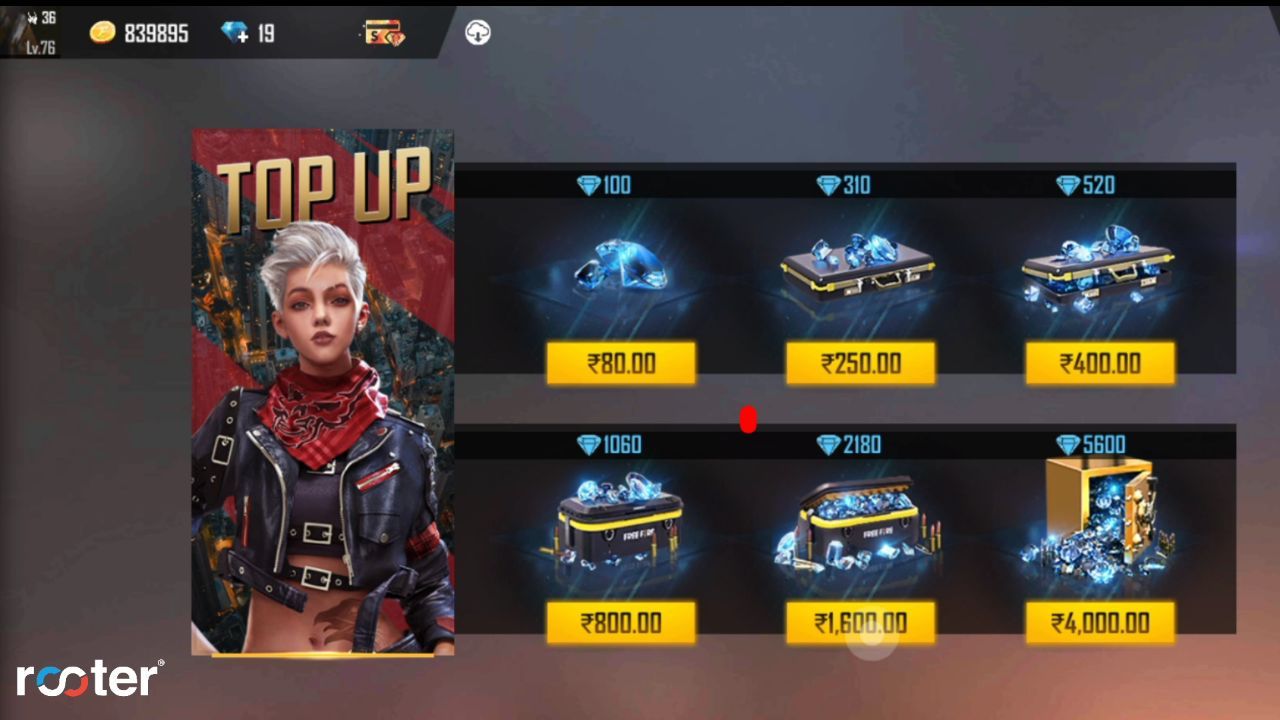Viewport: 1280px width, 720px height.
Task: Open the player avatar profile
Action: click(x=30, y=32)
